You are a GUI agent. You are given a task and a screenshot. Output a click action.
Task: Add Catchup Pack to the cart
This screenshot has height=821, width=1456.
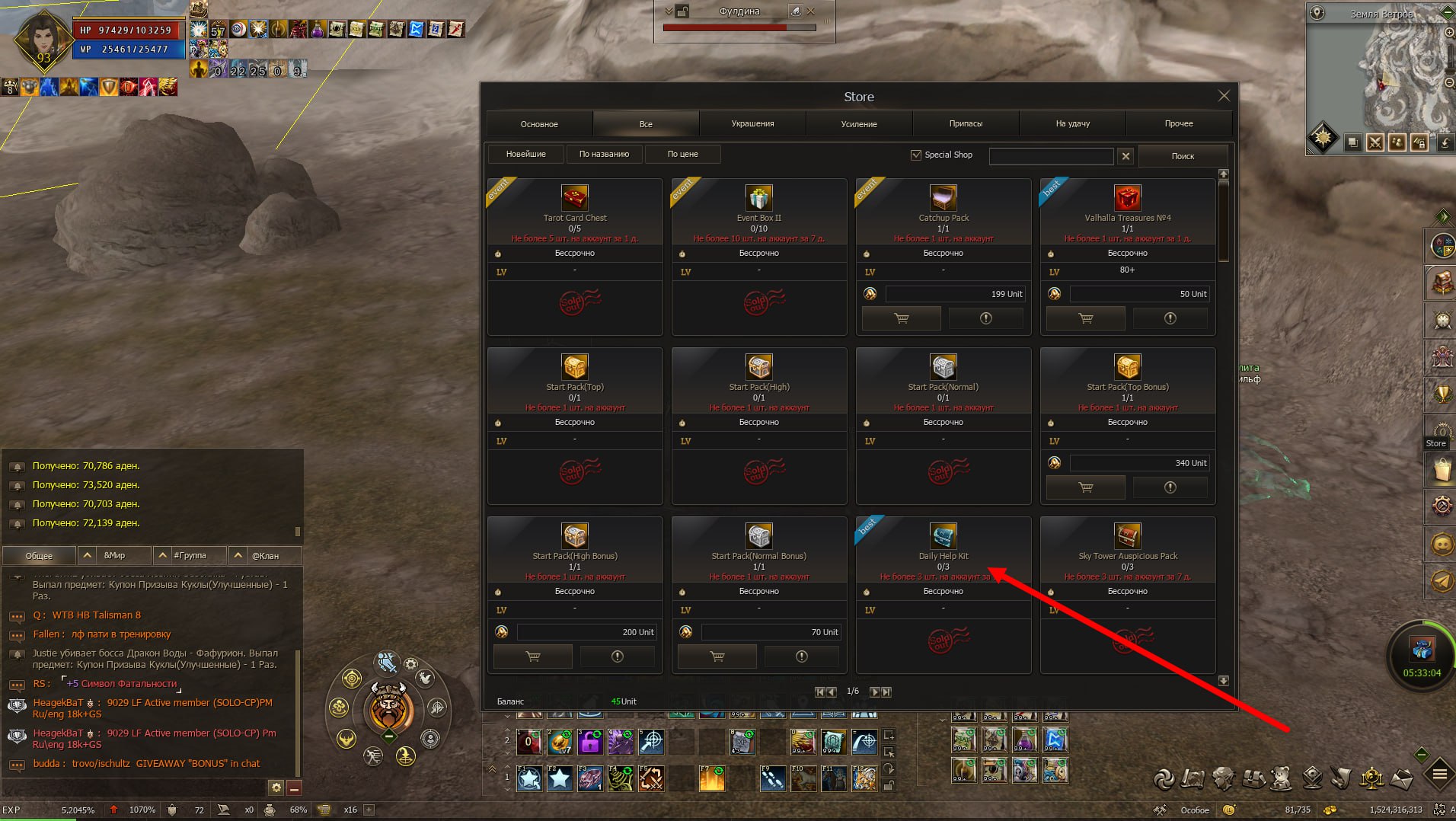902,318
